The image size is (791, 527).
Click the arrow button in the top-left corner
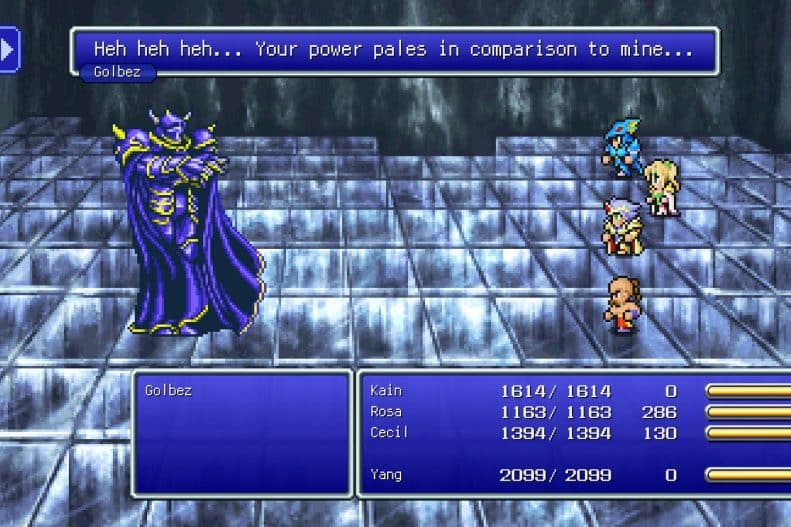pyautogui.click(x=8, y=49)
